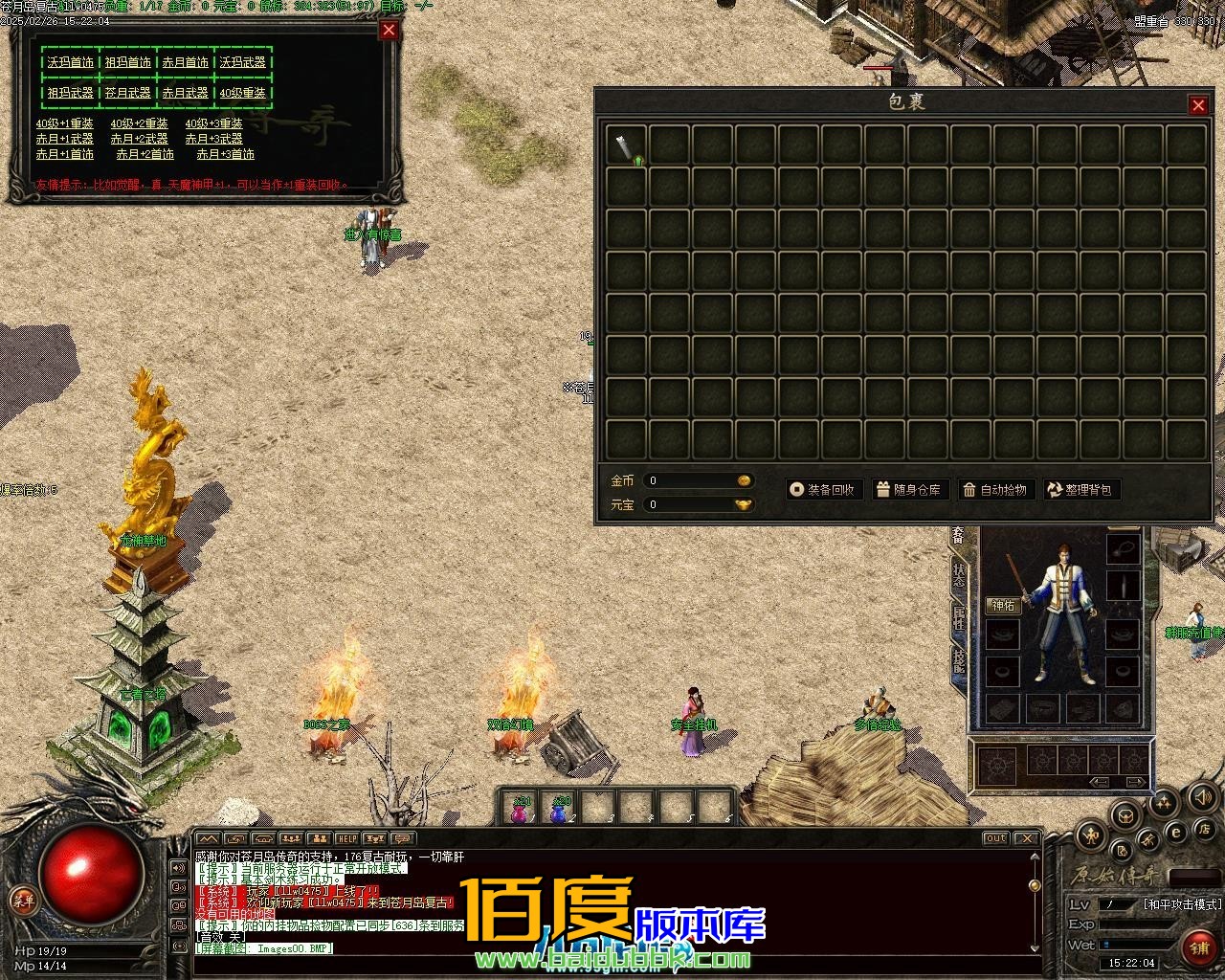This screenshot has width=1225, height=980.
Task: Select the 赤月+1首饰 recycle link
Action: pos(65,154)
